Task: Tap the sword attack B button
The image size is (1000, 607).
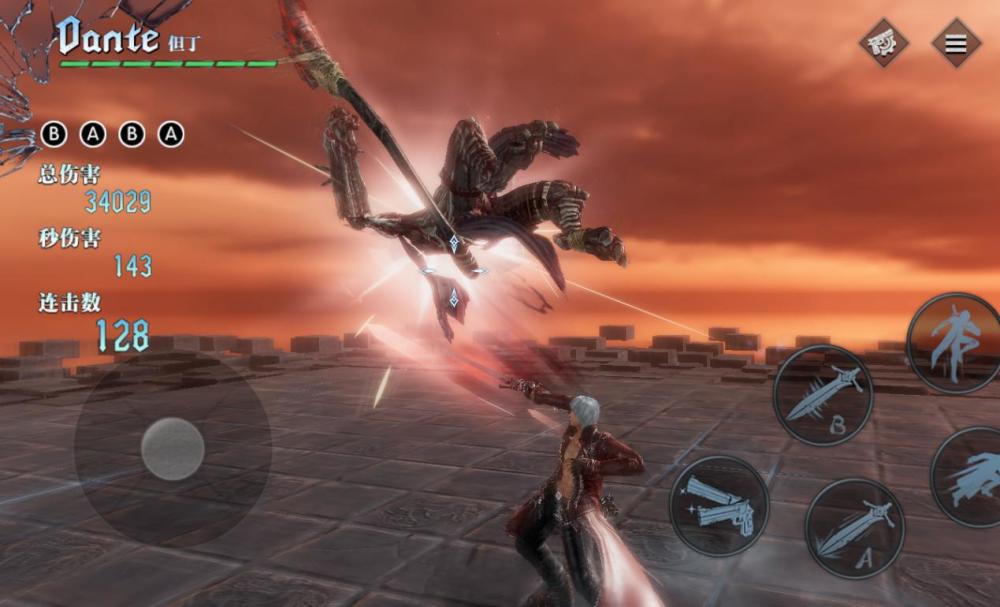Action: (x=823, y=395)
